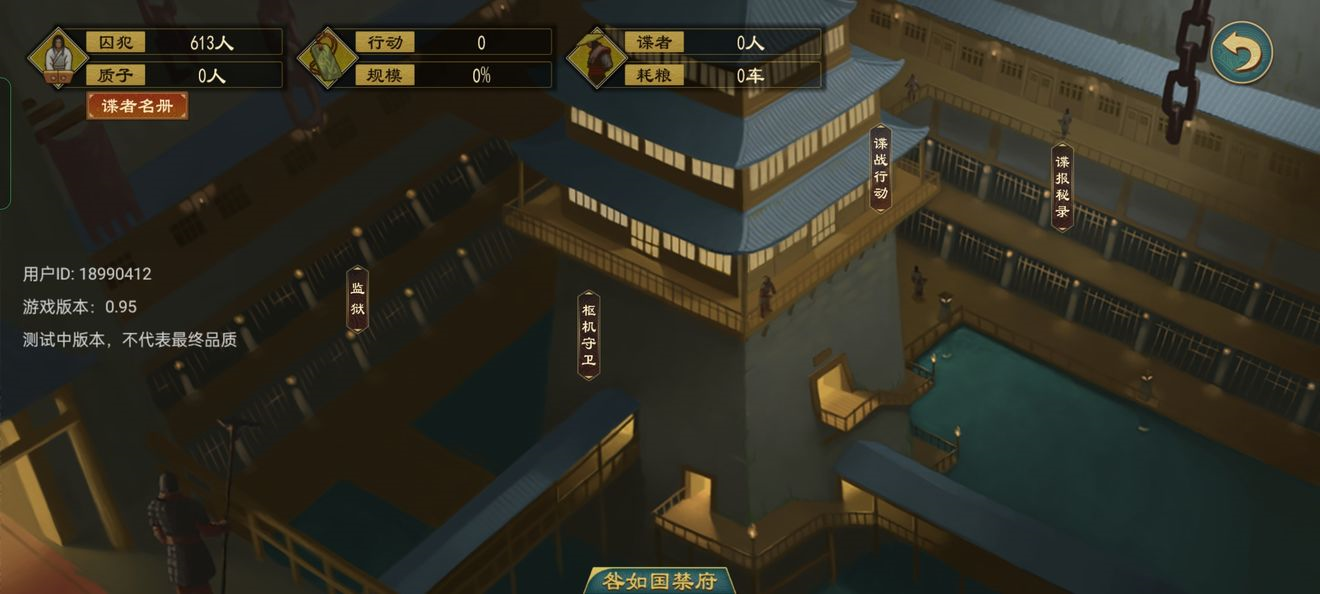The image size is (1320, 594).
Task: Open the 谍战行动 spy operations label
Action: (x=880, y=168)
